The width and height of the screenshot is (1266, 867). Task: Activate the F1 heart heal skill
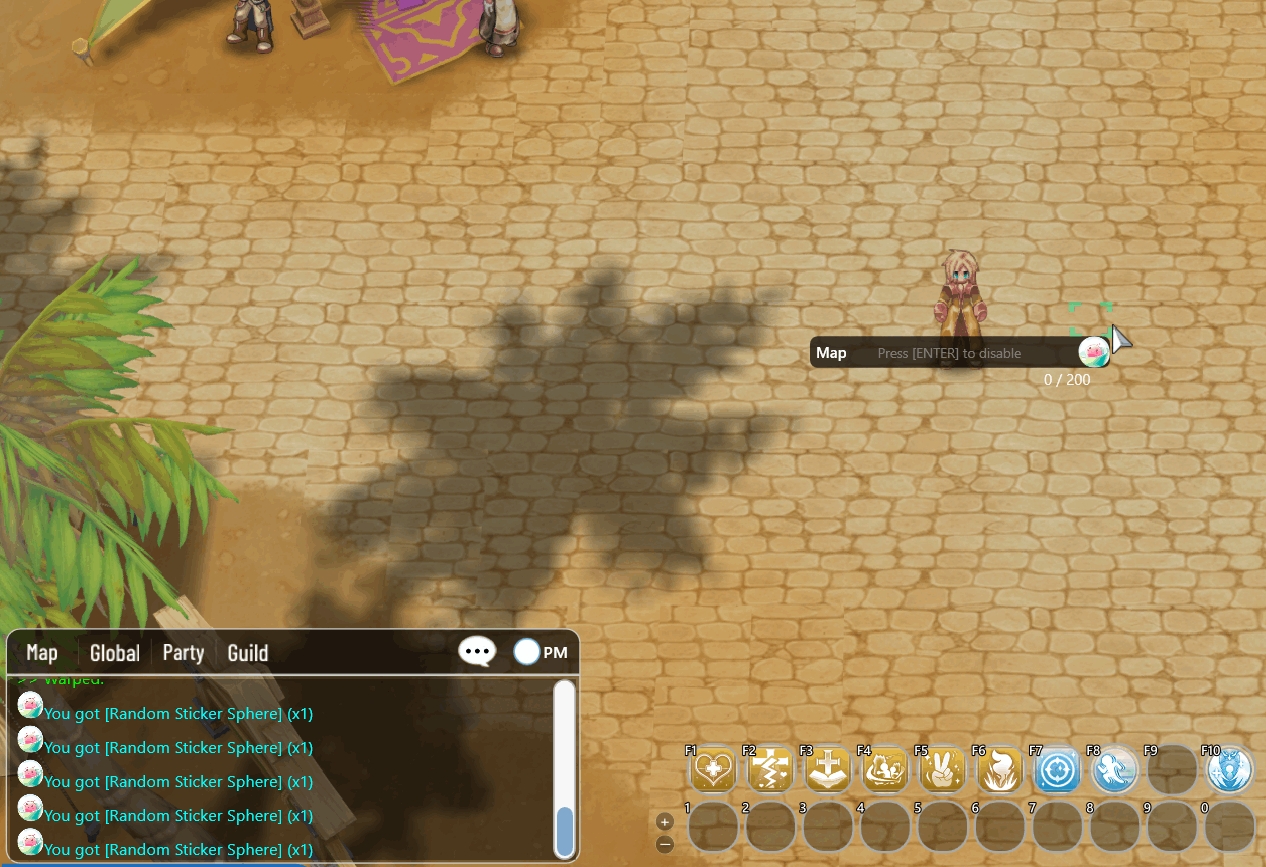click(x=713, y=771)
